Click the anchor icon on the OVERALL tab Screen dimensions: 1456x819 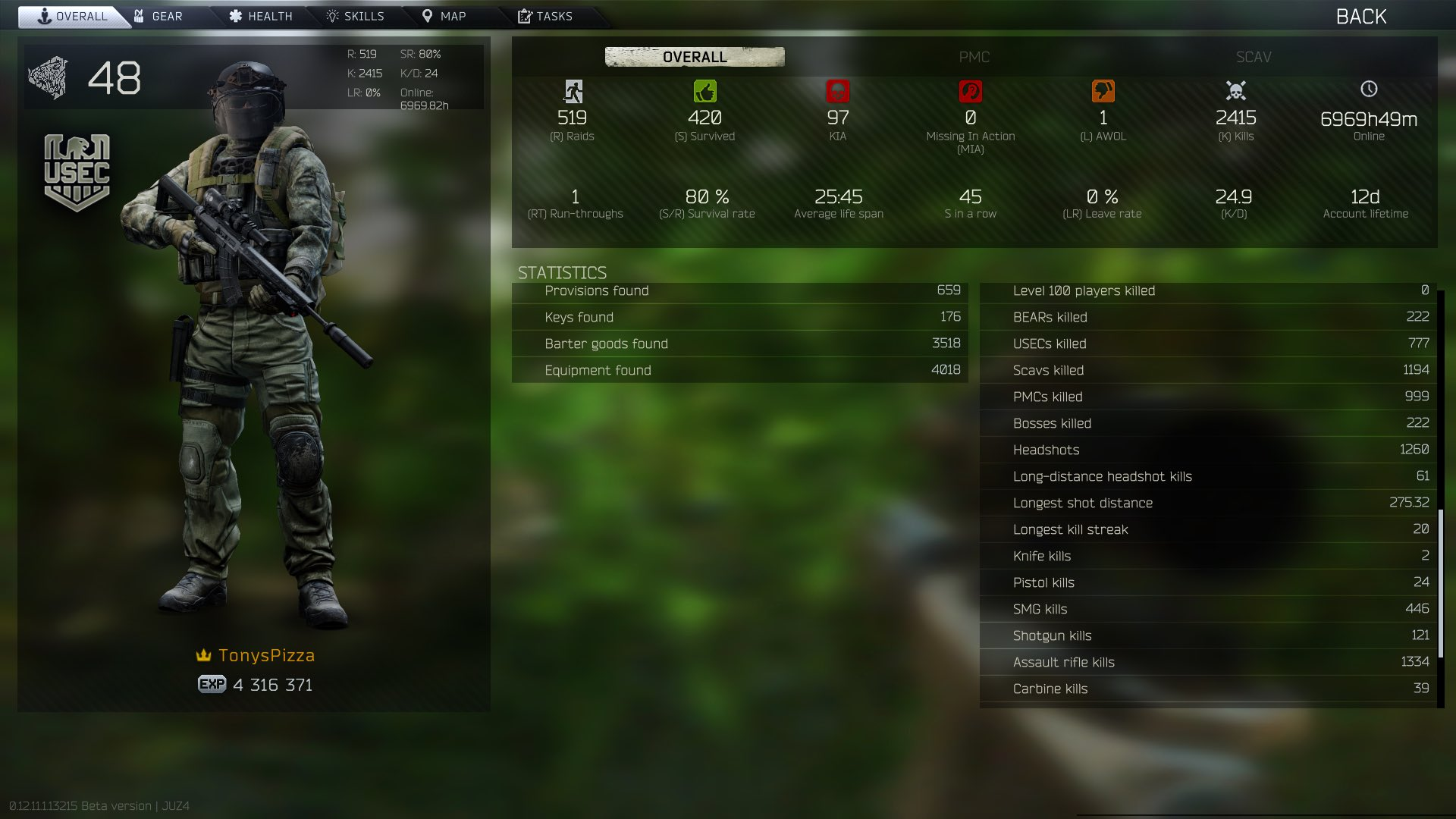(x=44, y=15)
